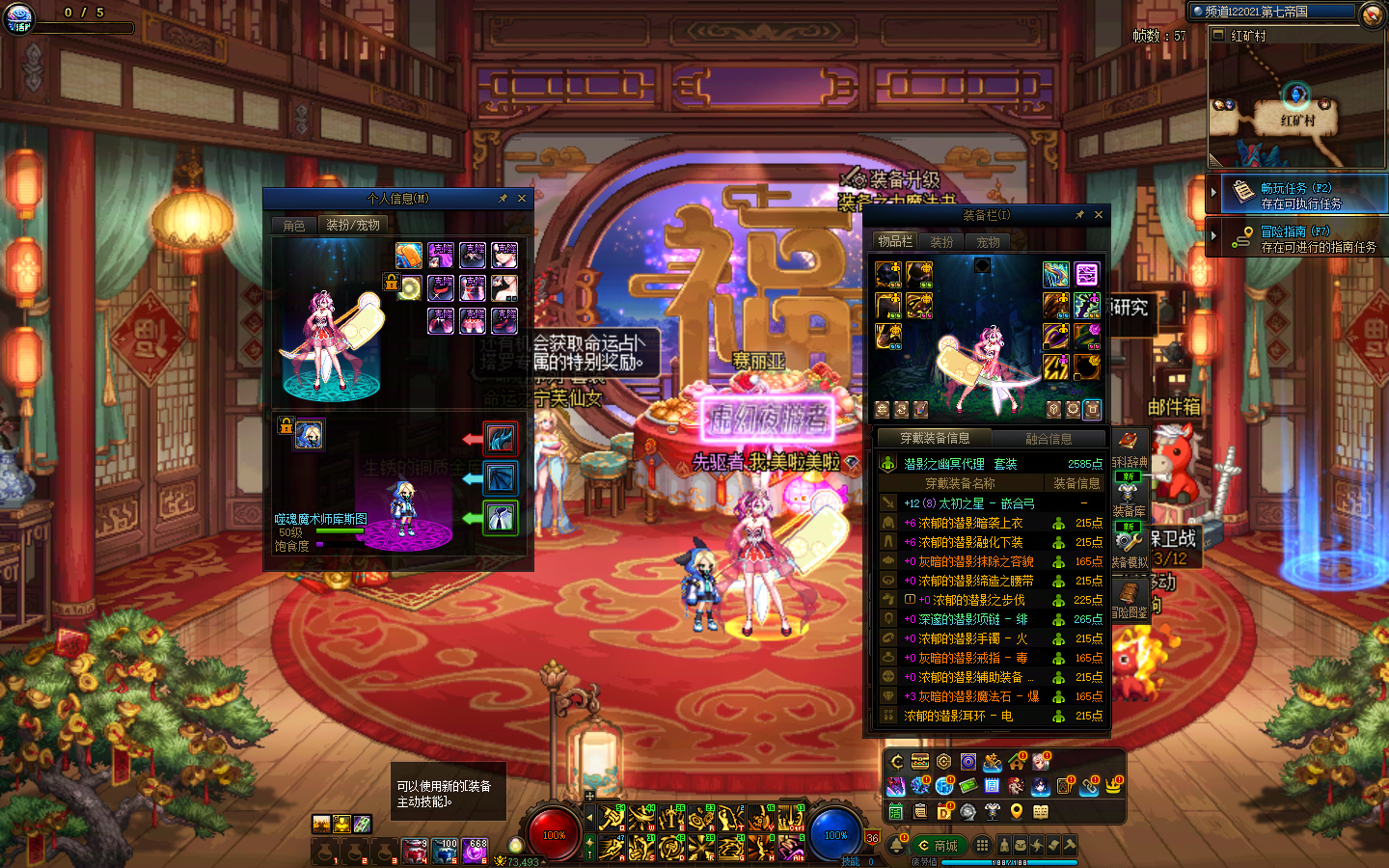Open the 冒险指南 adventure guide

[1299, 238]
